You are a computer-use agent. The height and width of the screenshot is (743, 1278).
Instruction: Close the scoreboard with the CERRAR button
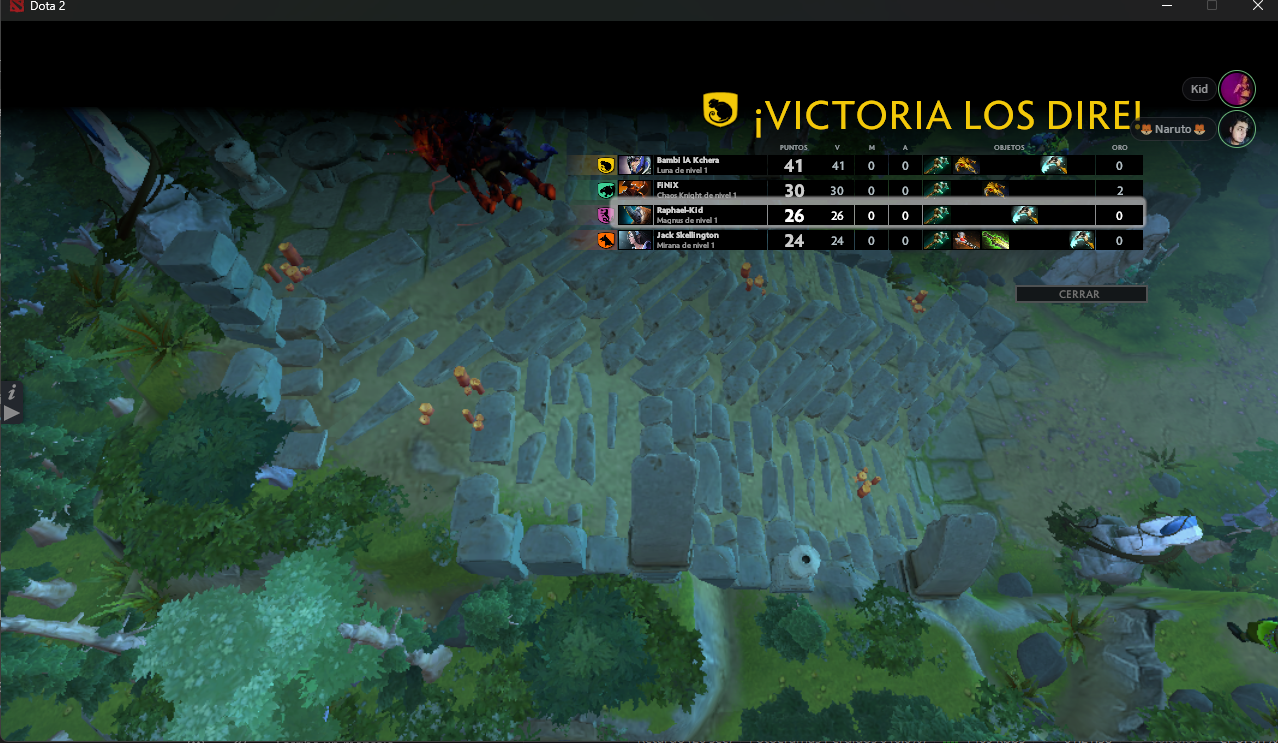coord(1080,294)
